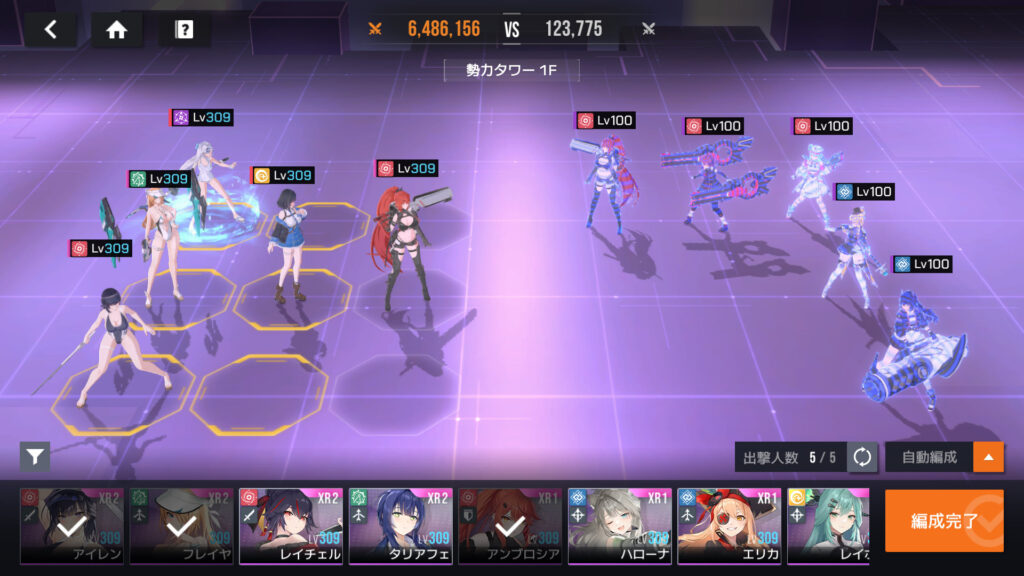The height and width of the screenshot is (576, 1024).
Task: Reset the formation with the circular arrows button
Action: 862,457
